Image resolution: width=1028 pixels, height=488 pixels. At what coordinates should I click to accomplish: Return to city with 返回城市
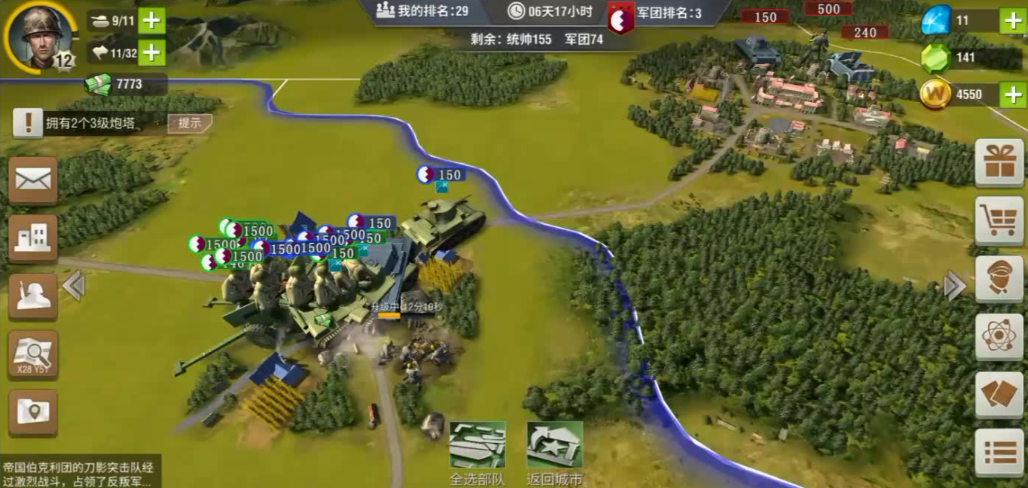coord(555,452)
